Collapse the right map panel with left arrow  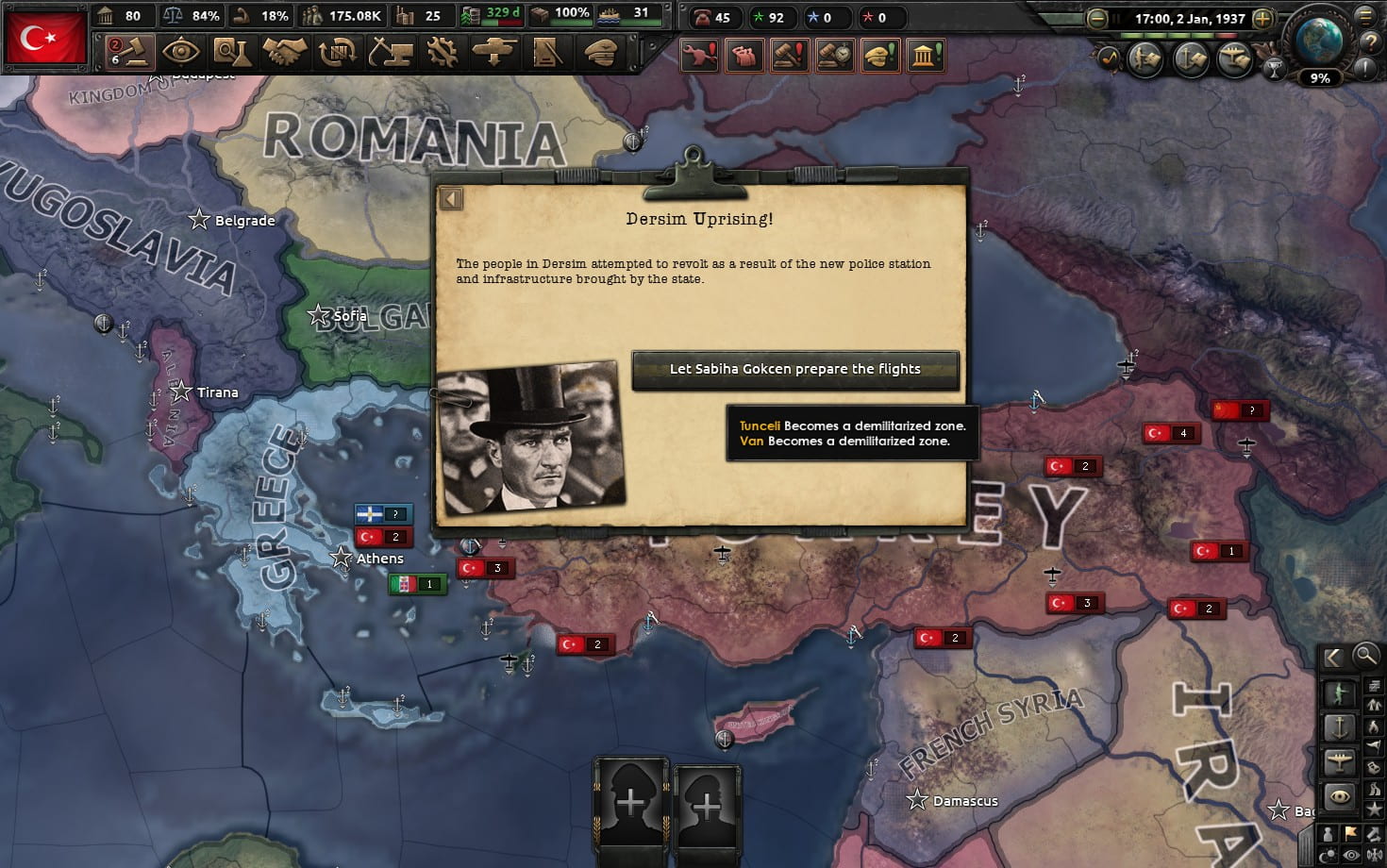tap(1332, 657)
